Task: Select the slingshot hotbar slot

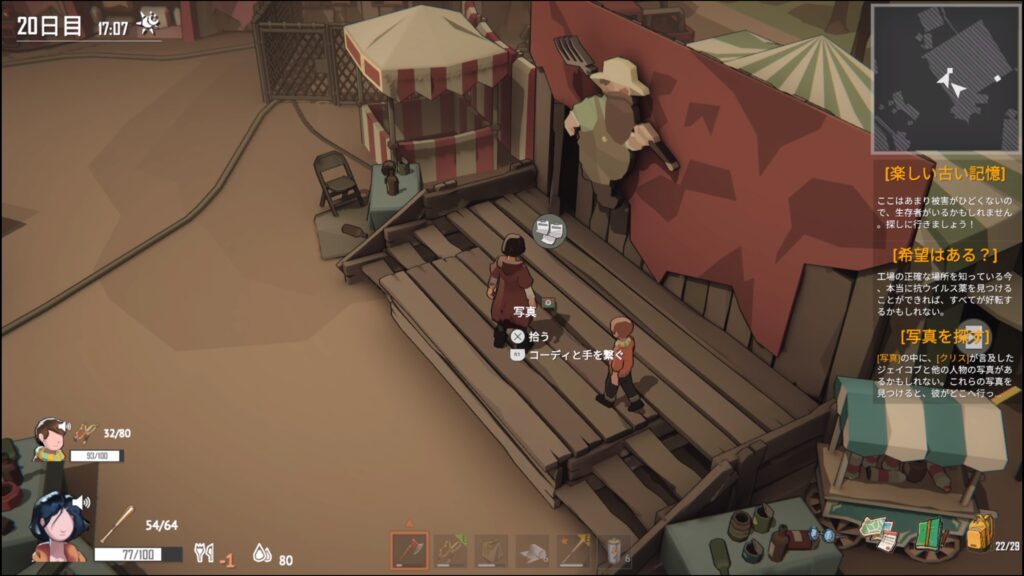Action: click(x=451, y=551)
